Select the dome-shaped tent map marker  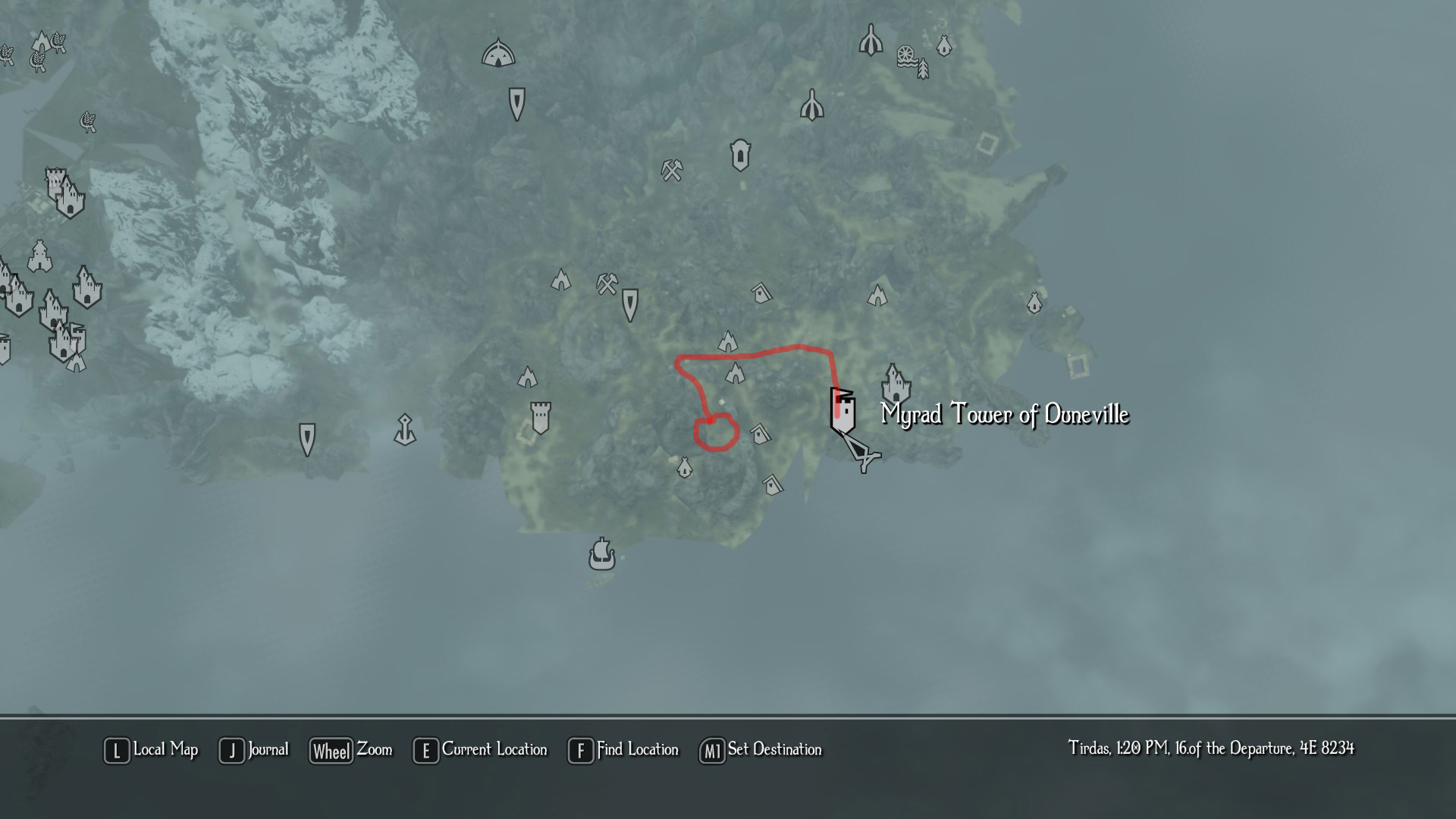click(x=498, y=54)
